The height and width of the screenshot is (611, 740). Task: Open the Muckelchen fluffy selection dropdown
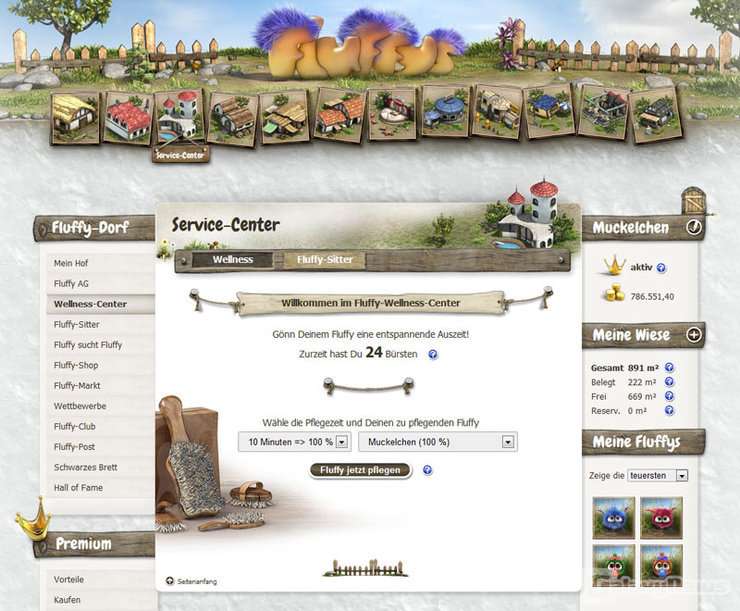click(x=437, y=442)
